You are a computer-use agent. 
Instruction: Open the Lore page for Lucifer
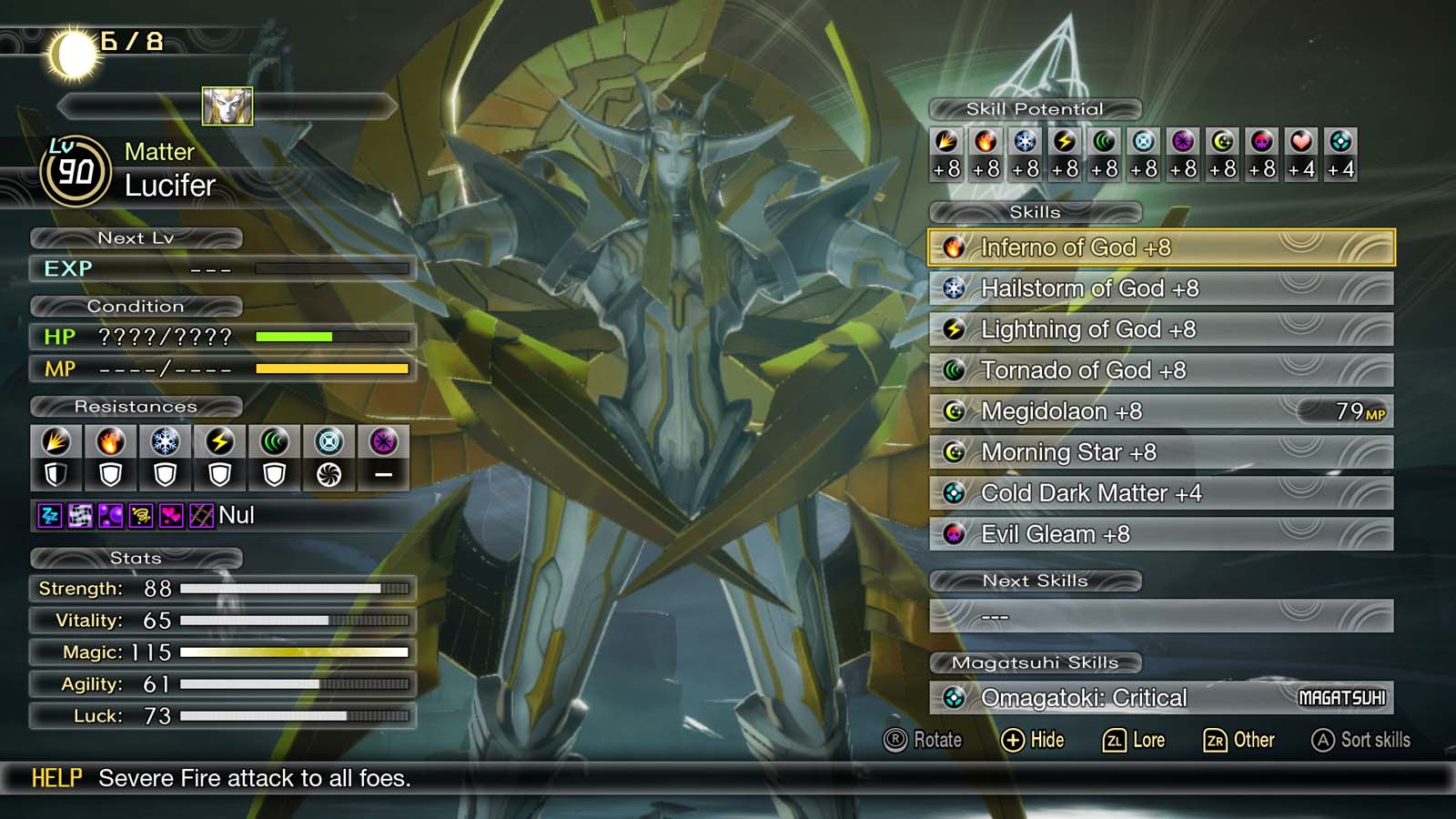tap(1134, 740)
